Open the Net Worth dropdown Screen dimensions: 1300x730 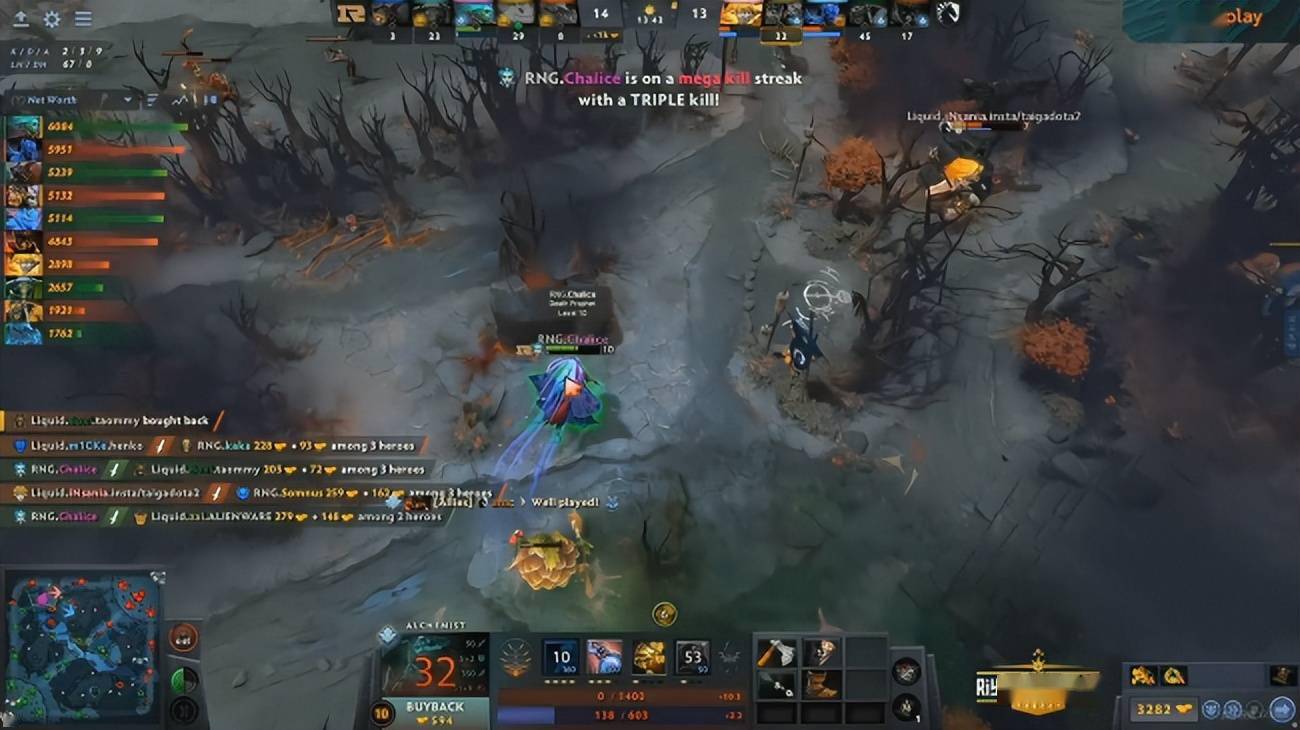(x=126, y=99)
